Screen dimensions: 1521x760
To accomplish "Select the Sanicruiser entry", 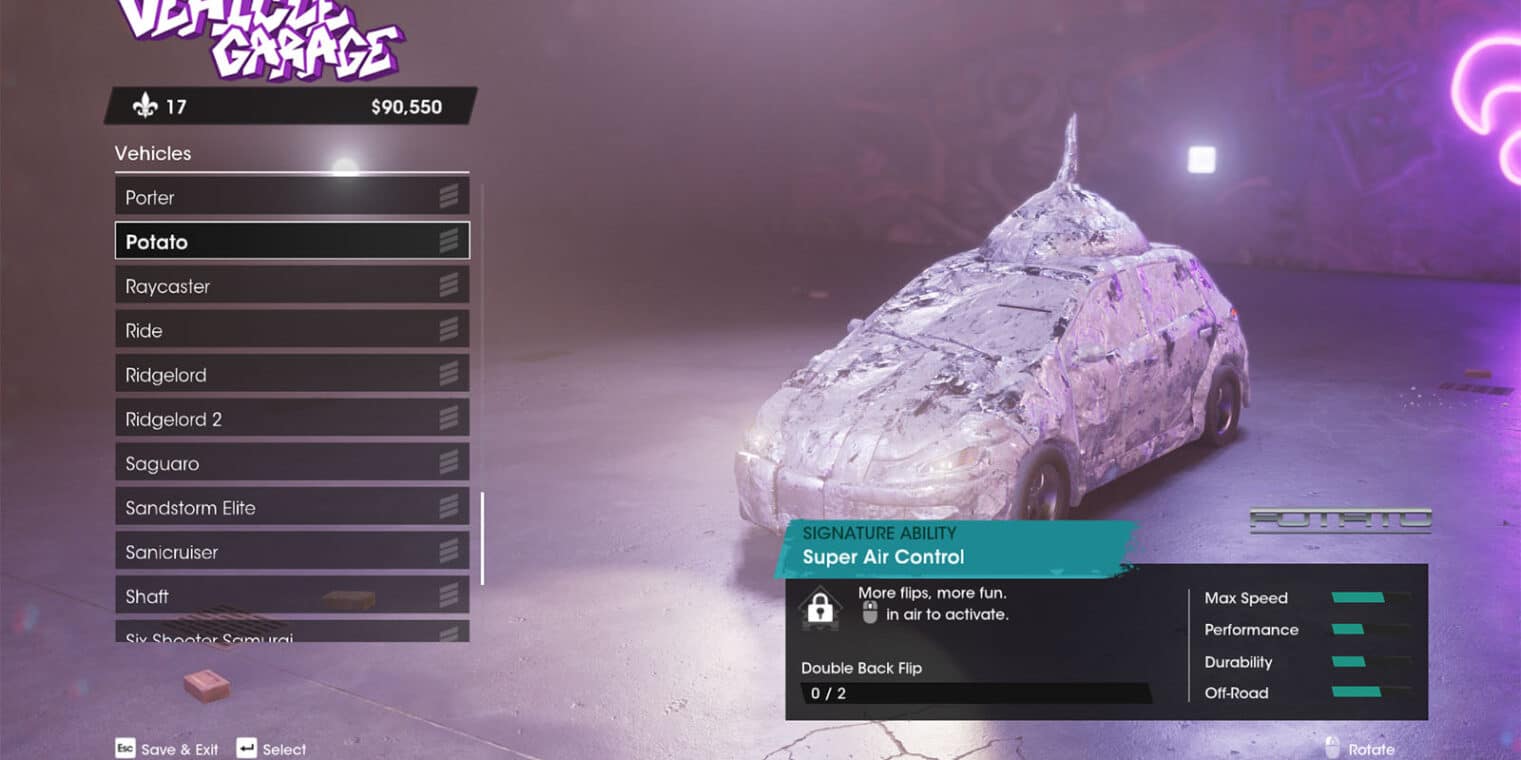I will pos(291,552).
